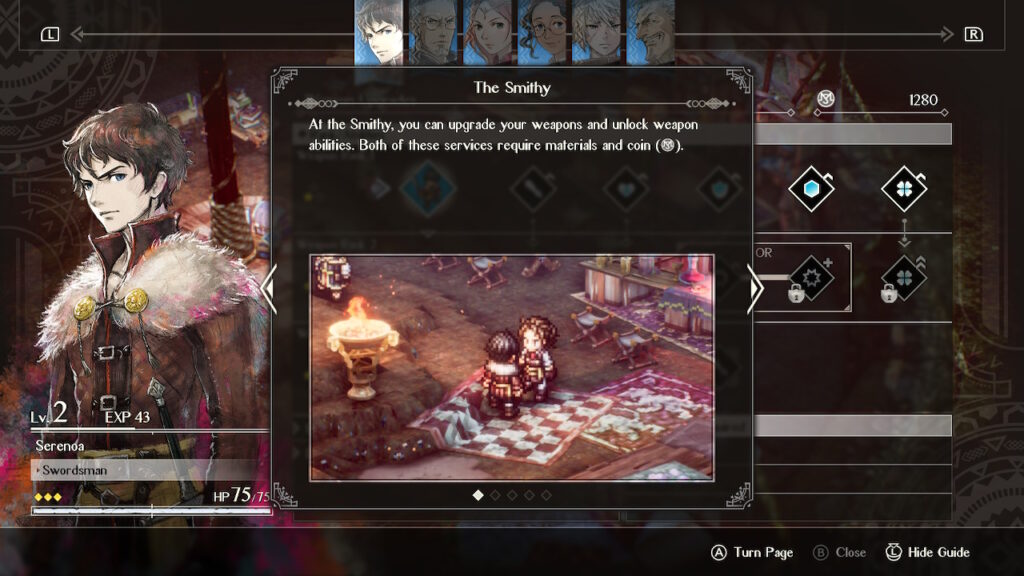The image size is (1024, 576).
Task: Go to the next guide page arrow
Action: (x=755, y=289)
